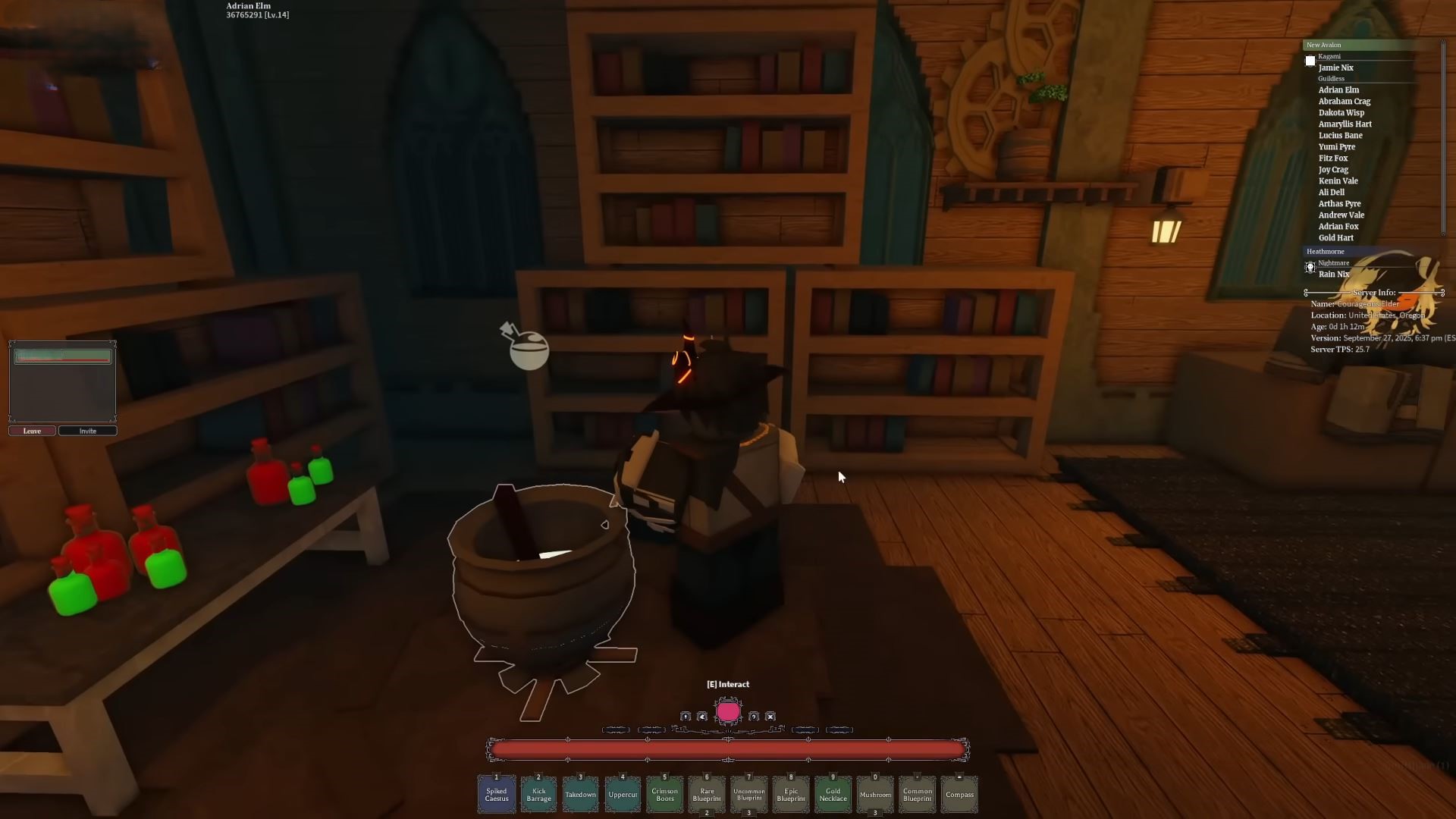The width and height of the screenshot is (1456, 819).
Task: Open the exclamation mark icon near the pink orb
Action: click(x=686, y=717)
